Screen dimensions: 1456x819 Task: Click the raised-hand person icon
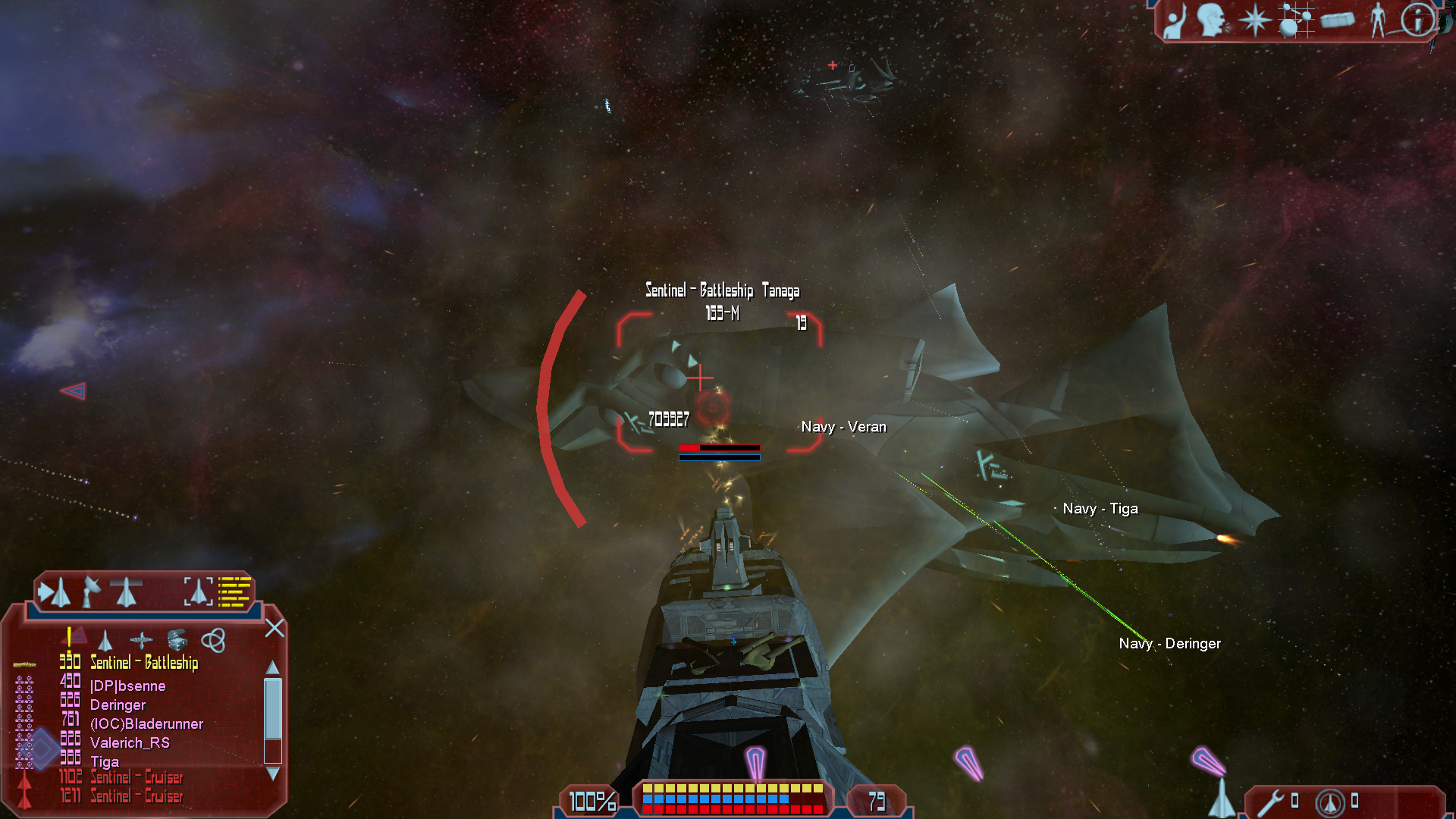coord(1175,21)
